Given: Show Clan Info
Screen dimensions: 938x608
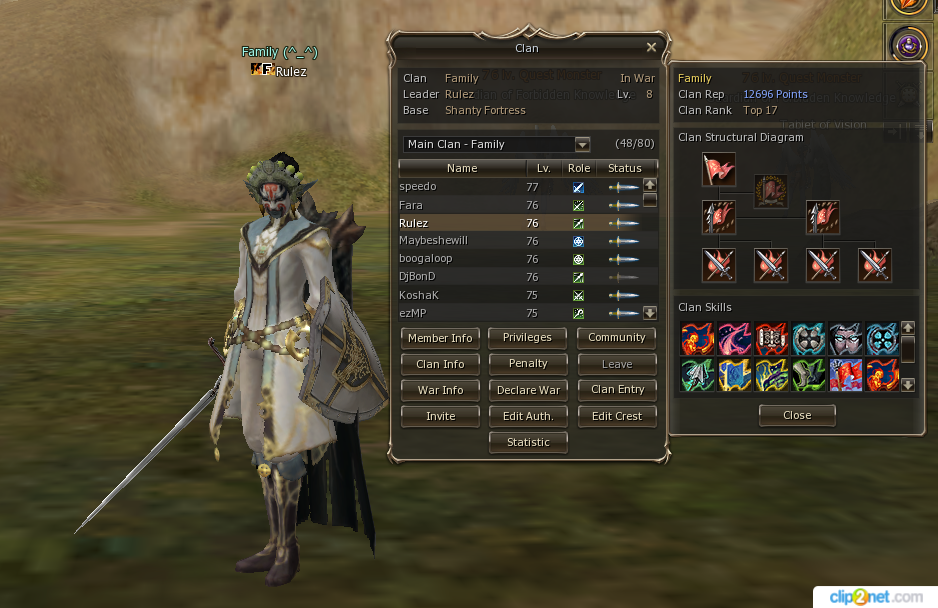Looking at the screenshot, I should [440, 364].
